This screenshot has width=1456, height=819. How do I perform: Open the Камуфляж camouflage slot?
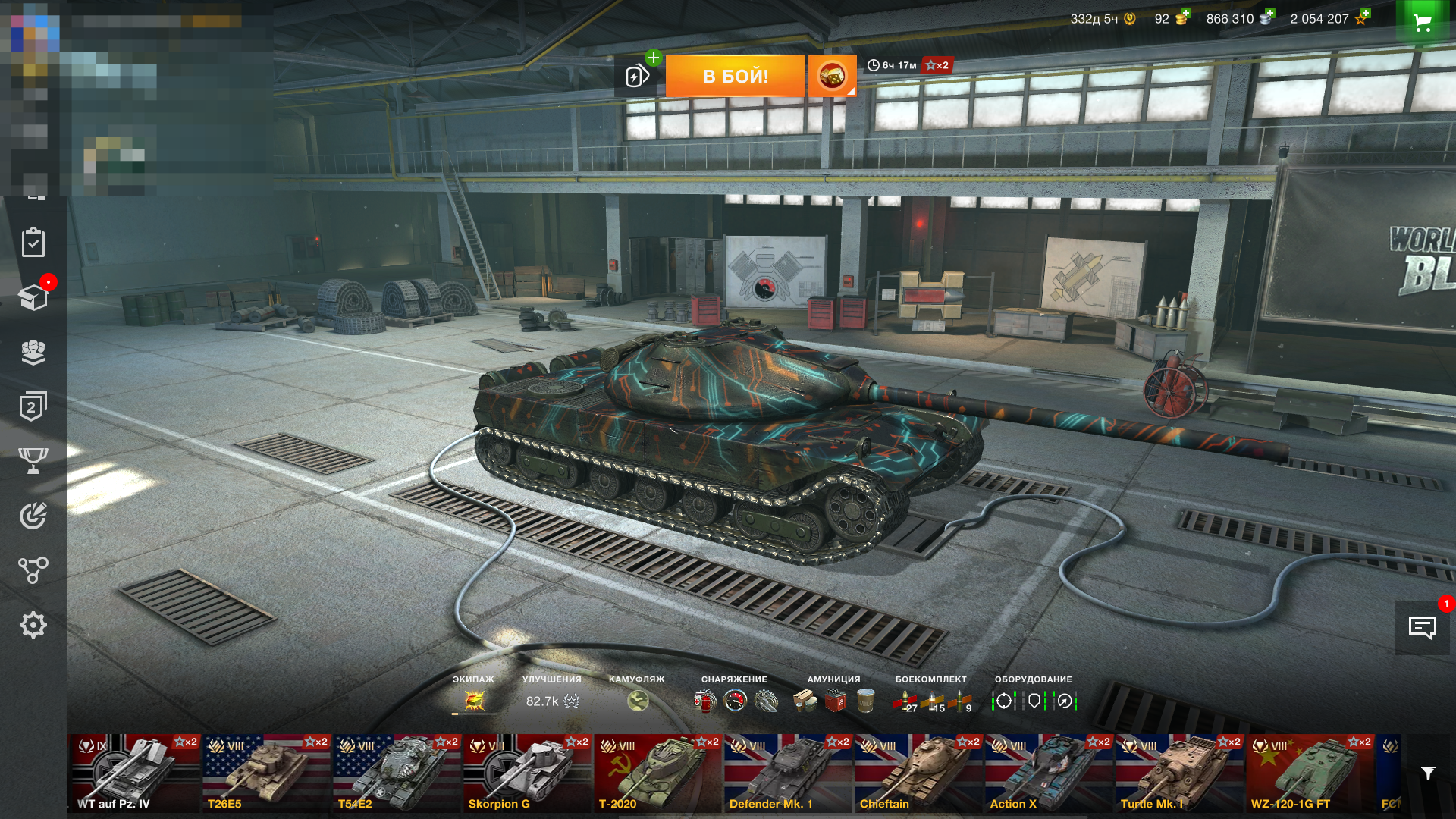(x=638, y=701)
